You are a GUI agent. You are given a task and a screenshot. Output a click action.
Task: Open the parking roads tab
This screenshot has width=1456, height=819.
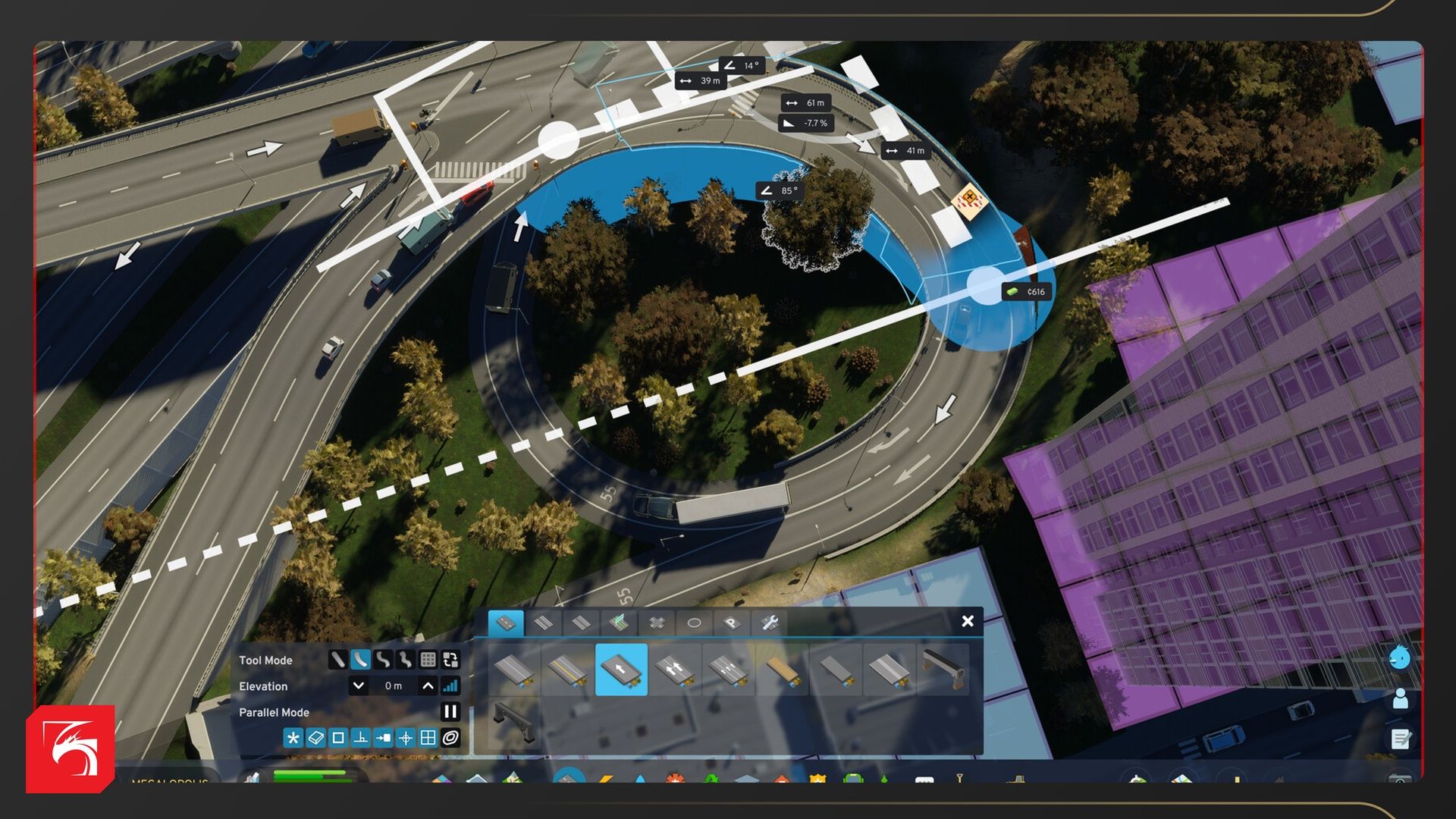[x=731, y=623]
